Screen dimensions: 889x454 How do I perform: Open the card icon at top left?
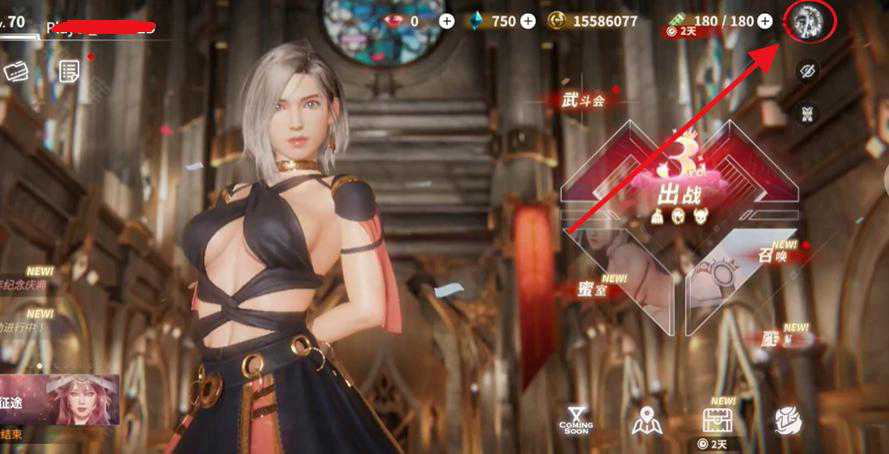pos(16,71)
